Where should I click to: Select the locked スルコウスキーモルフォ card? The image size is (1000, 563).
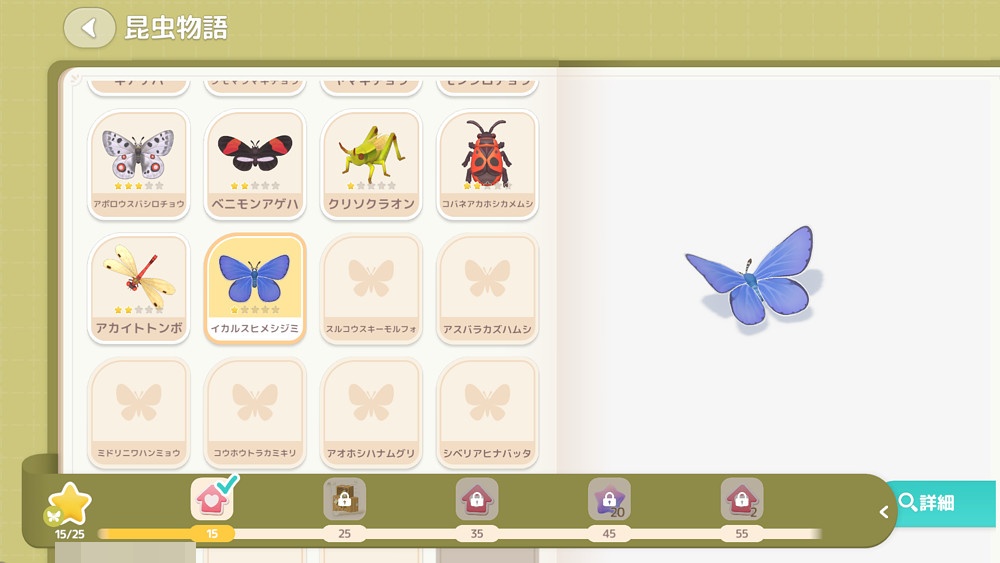pos(371,288)
